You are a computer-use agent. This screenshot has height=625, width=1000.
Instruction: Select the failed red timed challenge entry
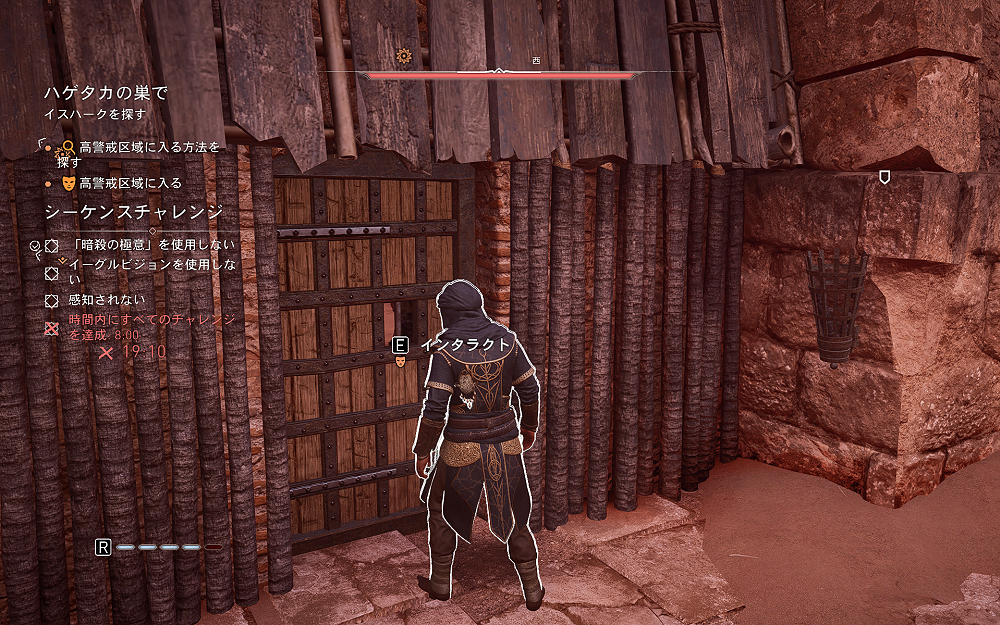152,327
